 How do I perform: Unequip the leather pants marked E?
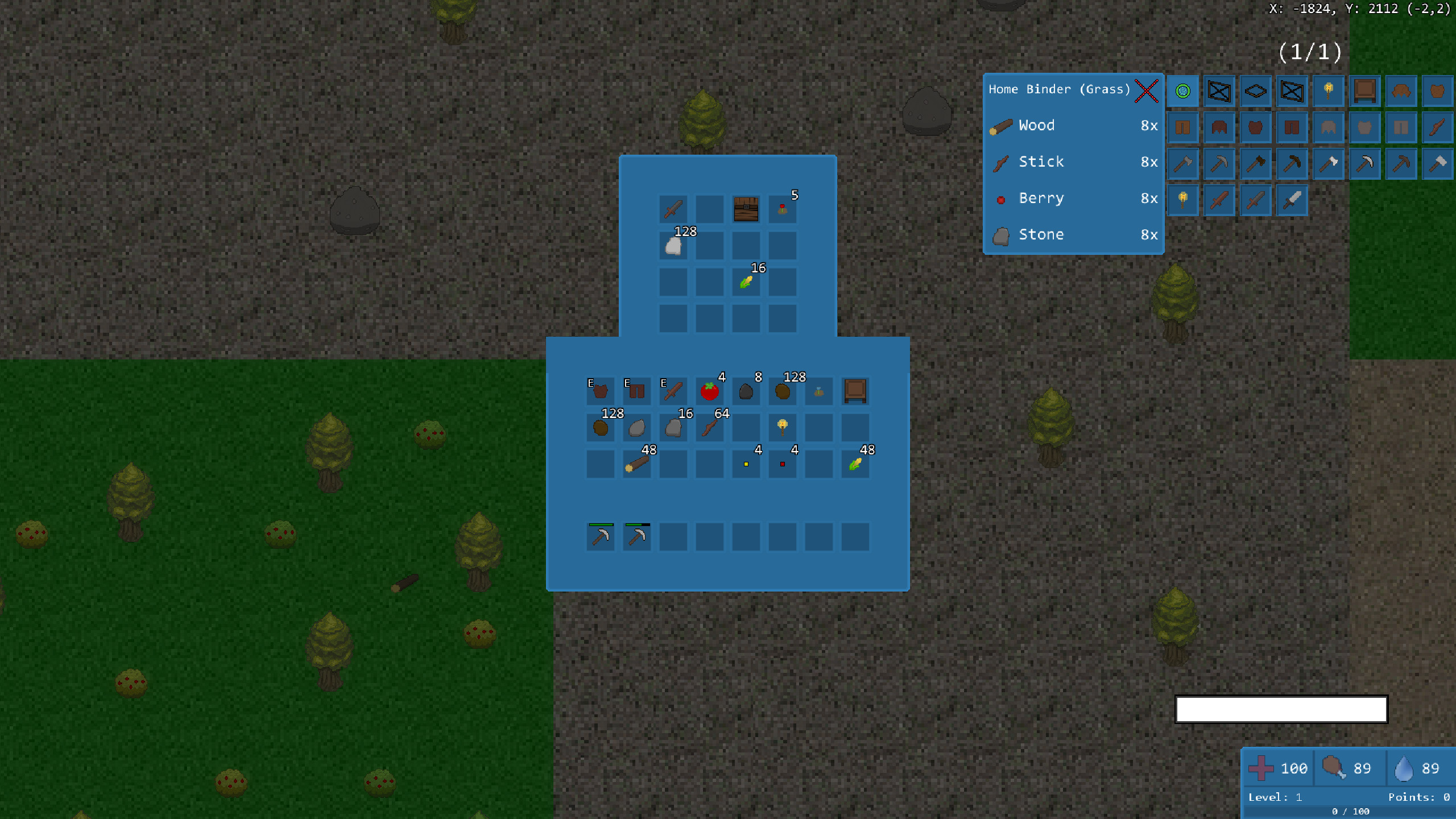pyautogui.click(x=636, y=391)
